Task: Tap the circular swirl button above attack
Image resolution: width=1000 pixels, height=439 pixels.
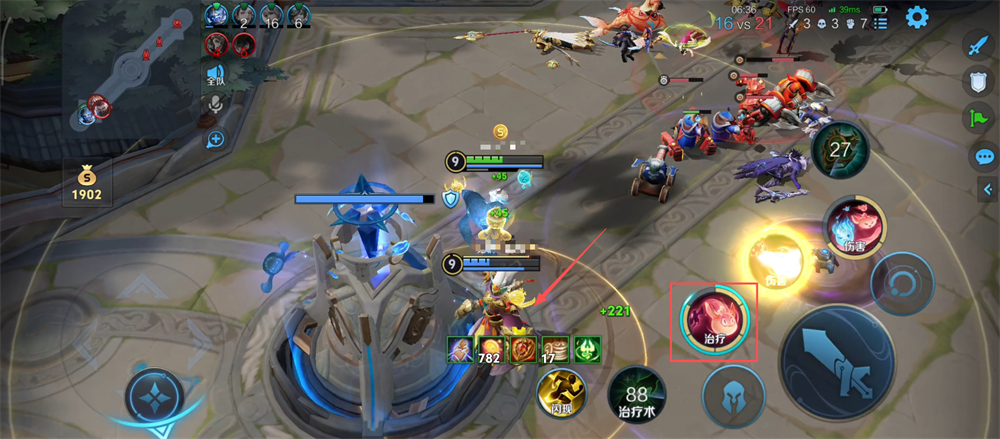Action: pos(901,284)
